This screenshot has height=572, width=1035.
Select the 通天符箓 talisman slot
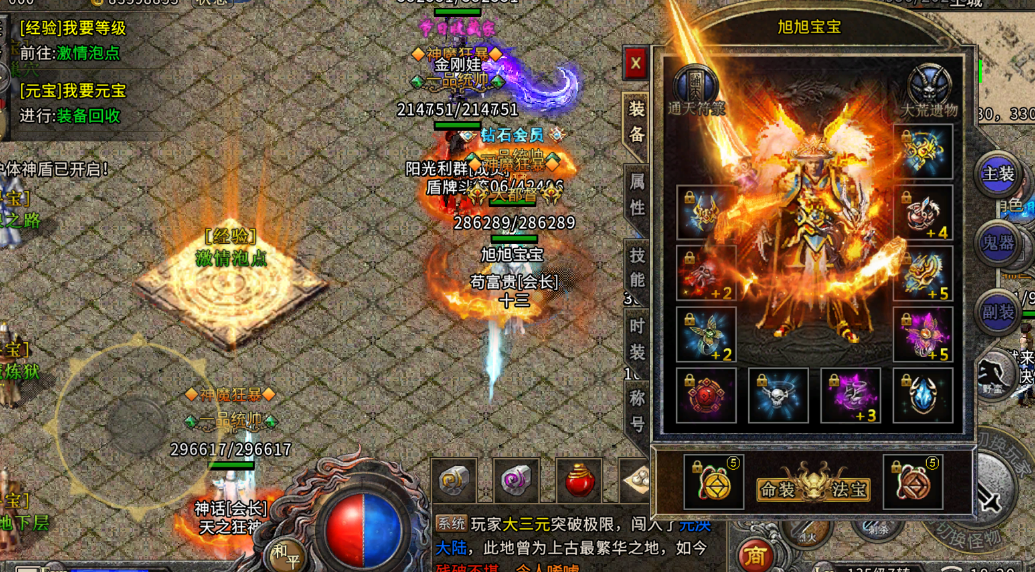696,87
